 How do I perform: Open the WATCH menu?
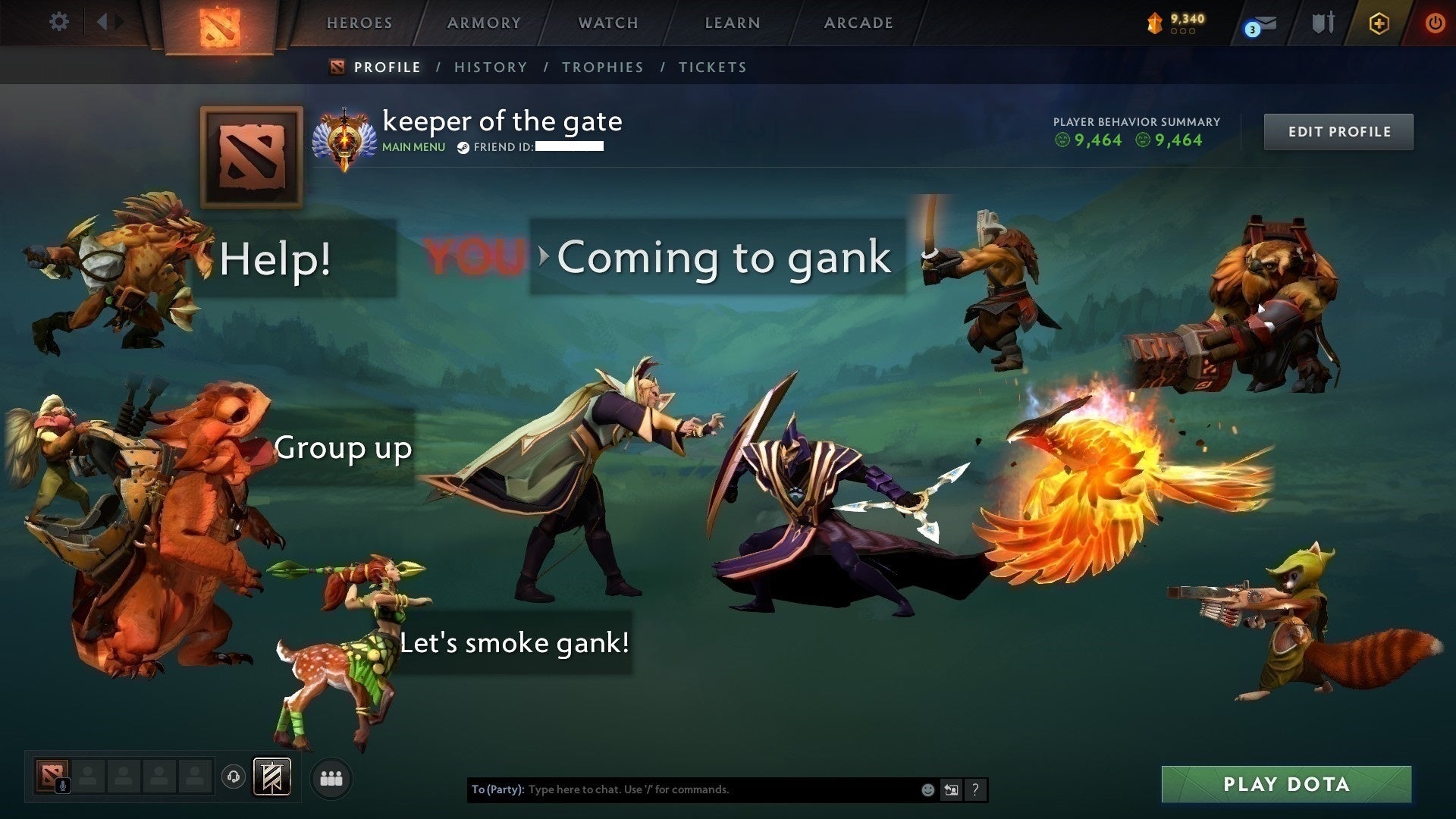coord(606,23)
